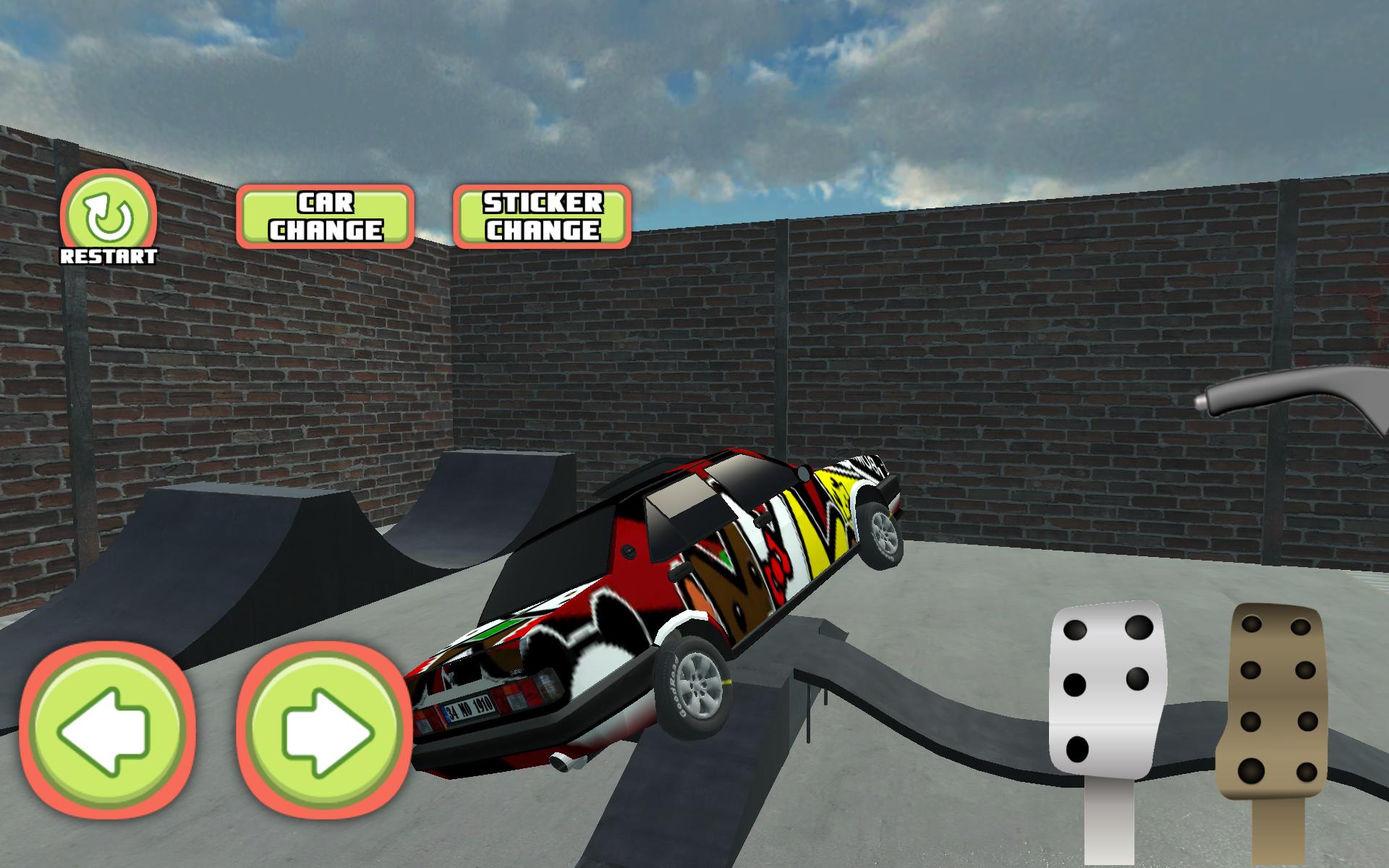
Task: Open the Car Change option
Action: 326,216
